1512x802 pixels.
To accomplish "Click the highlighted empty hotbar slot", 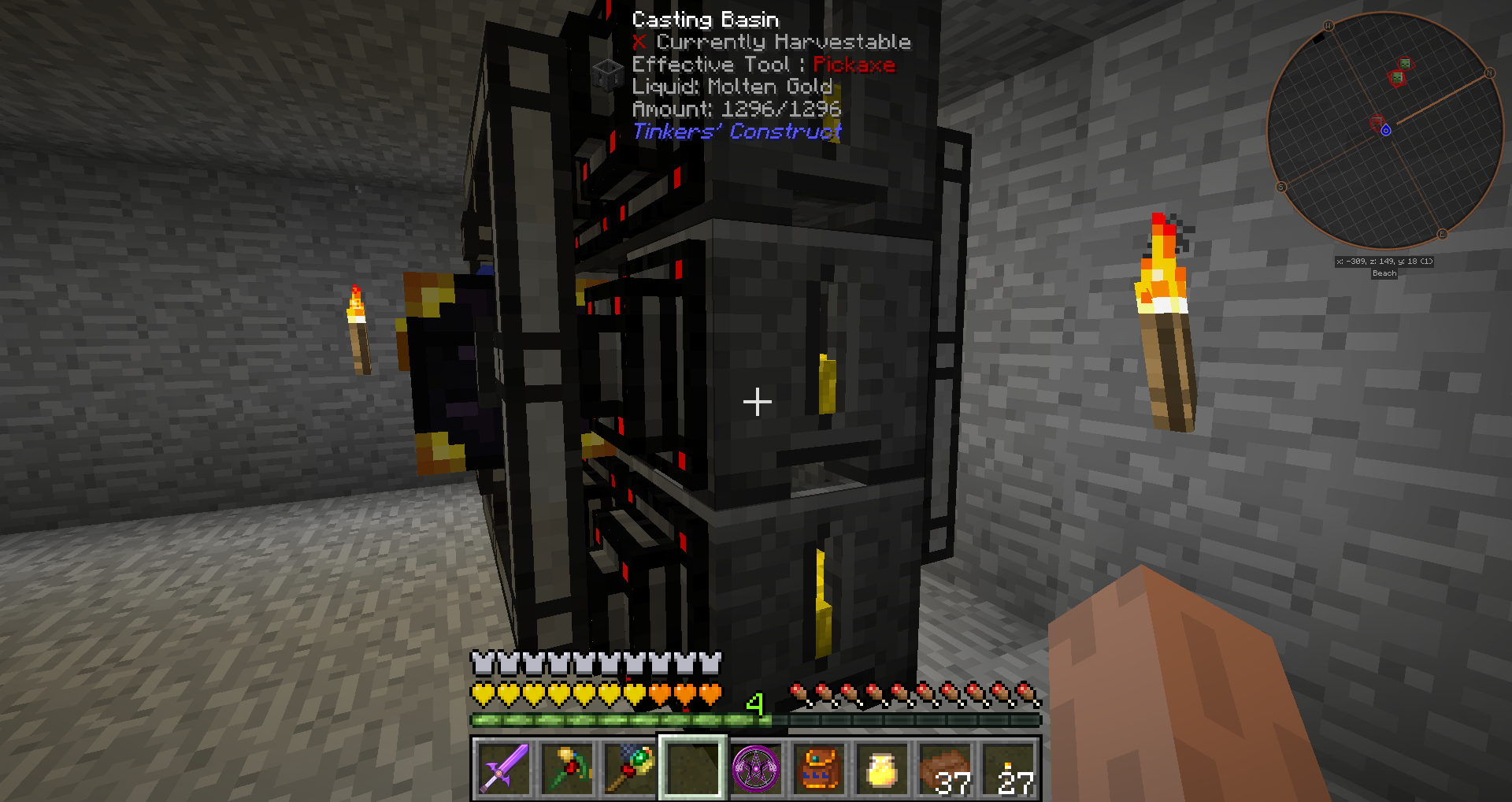I will coord(692,768).
